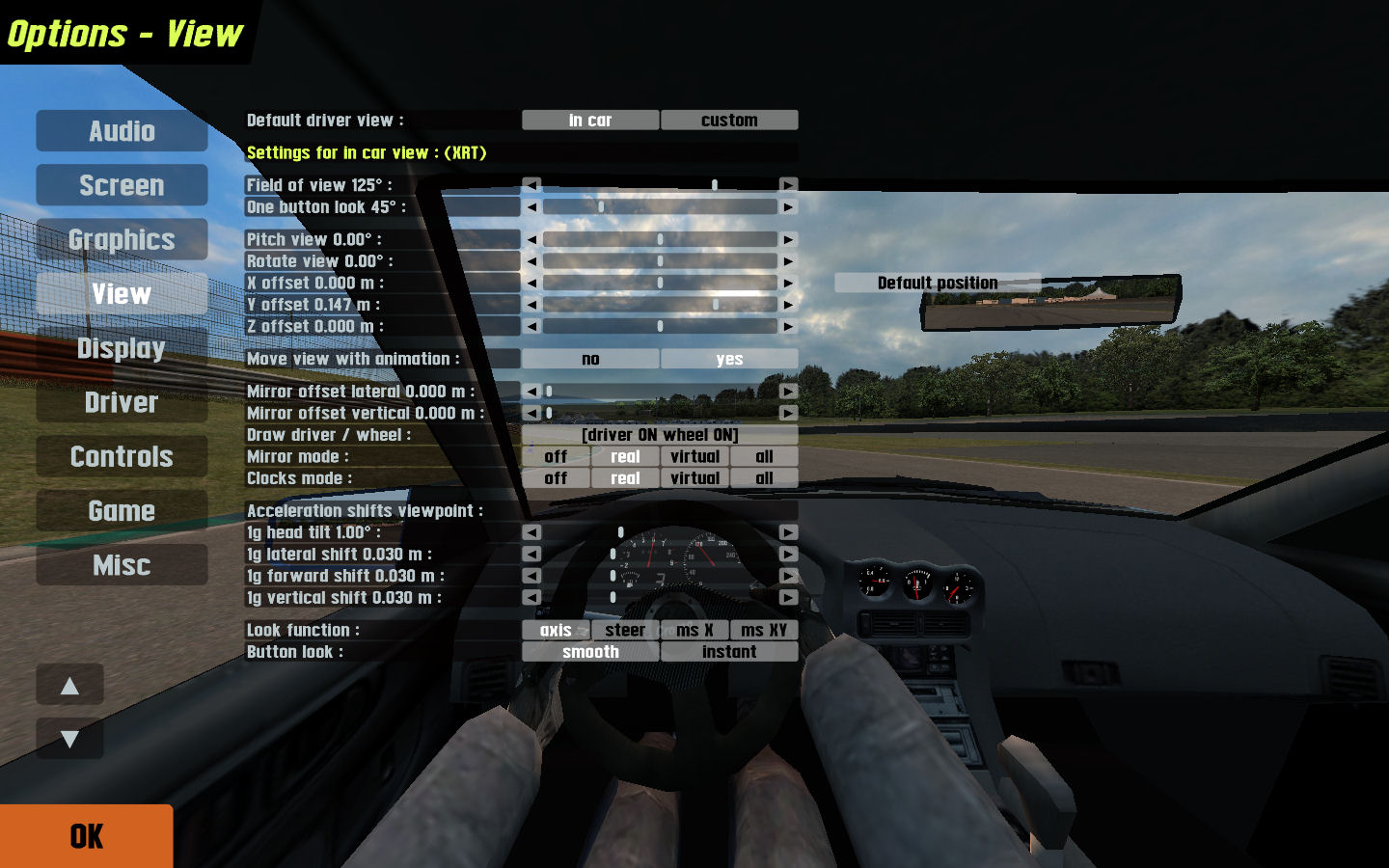Switch to the Screen options tab

click(x=122, y=185)
